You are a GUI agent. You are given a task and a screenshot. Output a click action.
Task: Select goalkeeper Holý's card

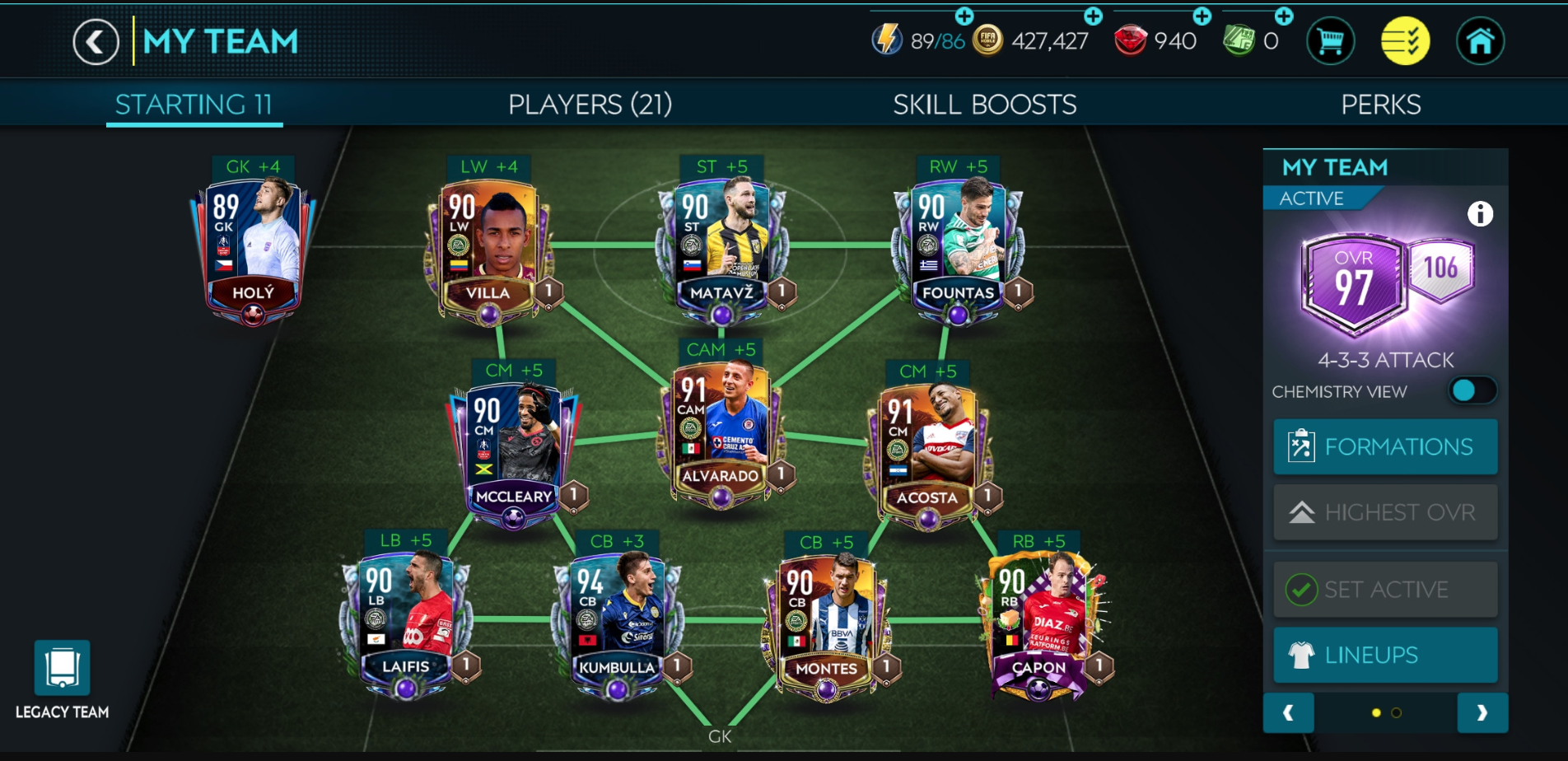tap(253, 247)
